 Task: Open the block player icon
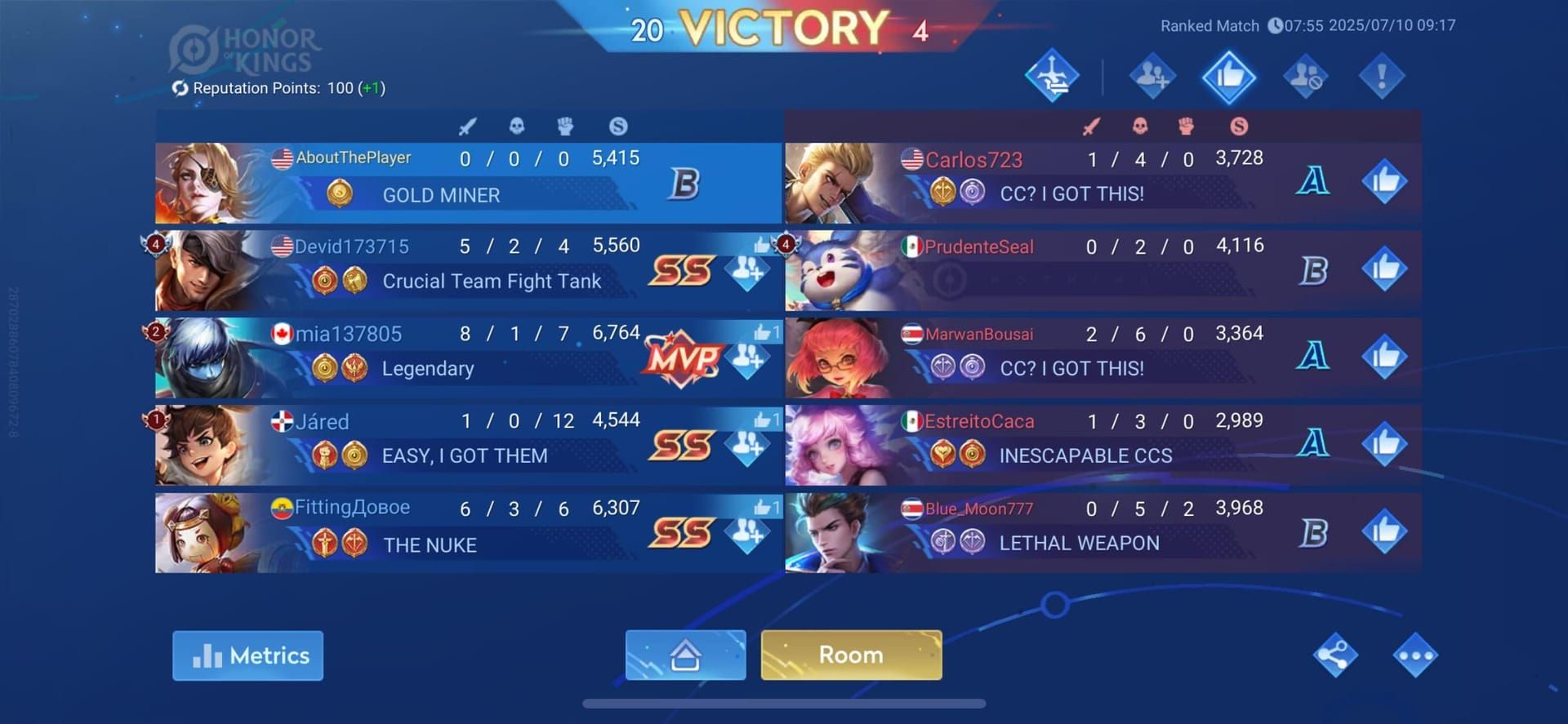1304,75
